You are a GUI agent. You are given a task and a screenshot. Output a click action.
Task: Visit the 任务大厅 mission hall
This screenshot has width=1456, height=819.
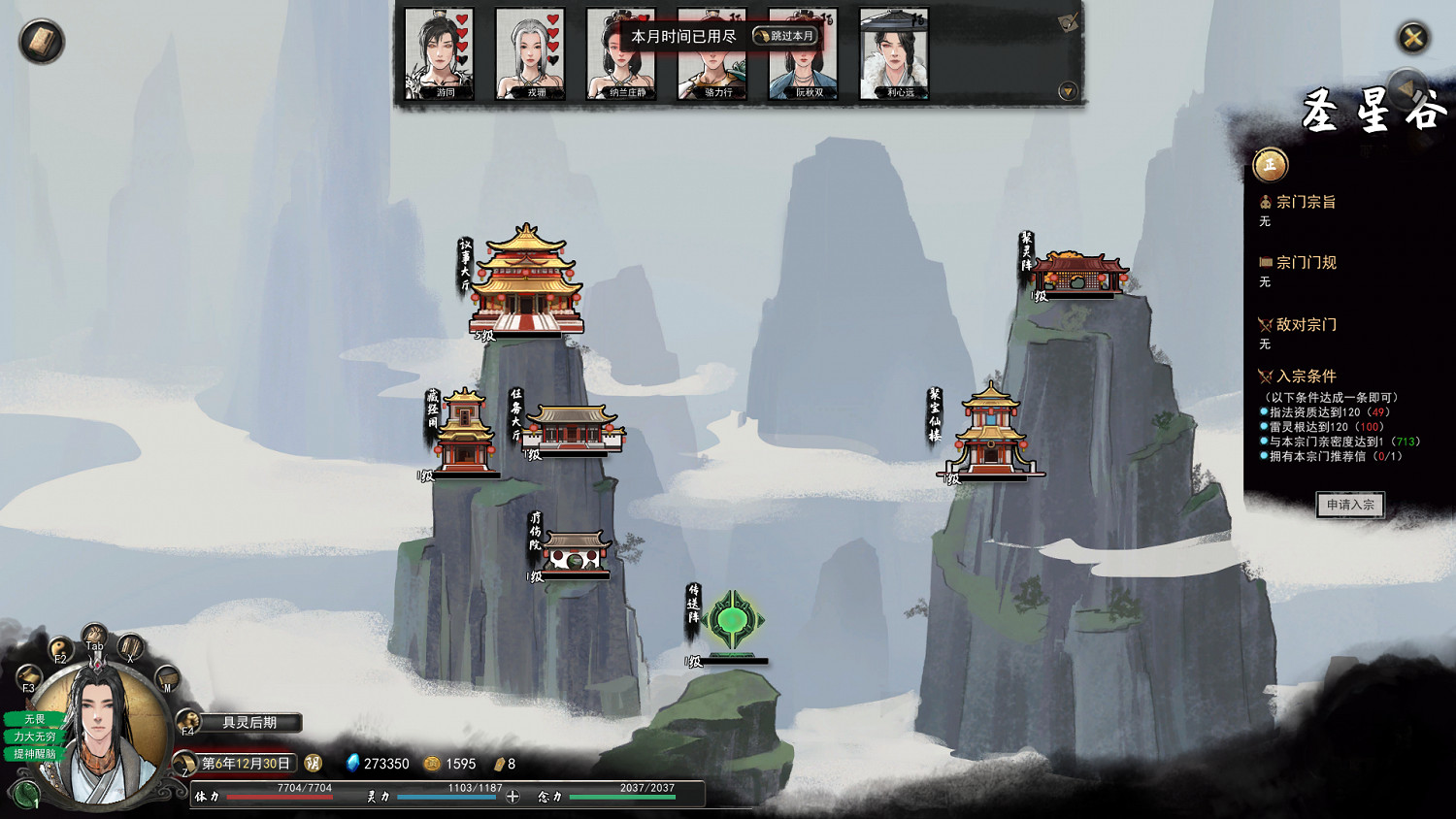click(574, 428)
